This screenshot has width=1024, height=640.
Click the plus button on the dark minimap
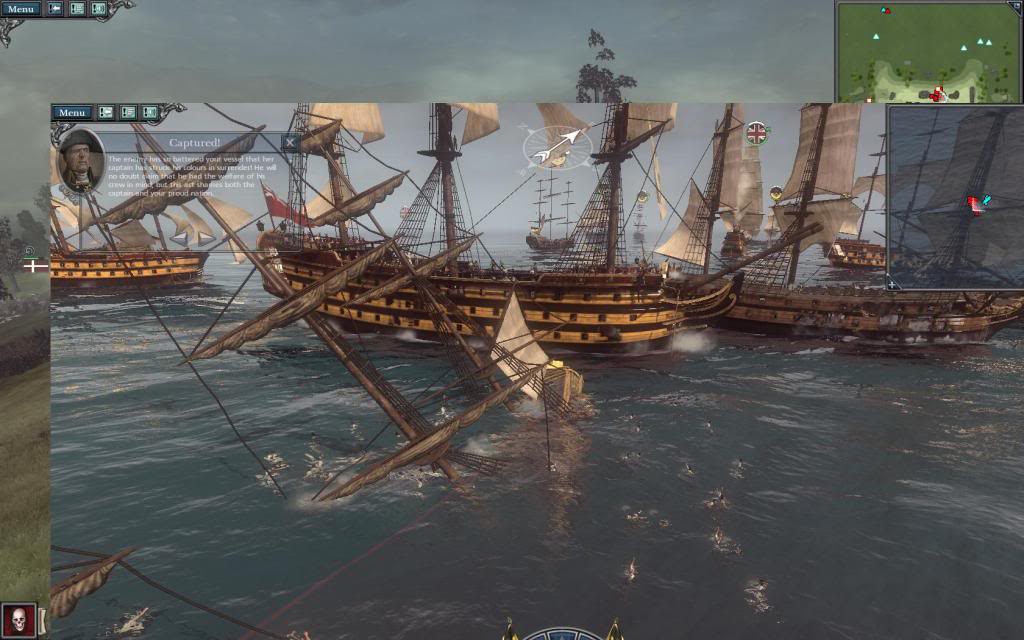point(893,284)
